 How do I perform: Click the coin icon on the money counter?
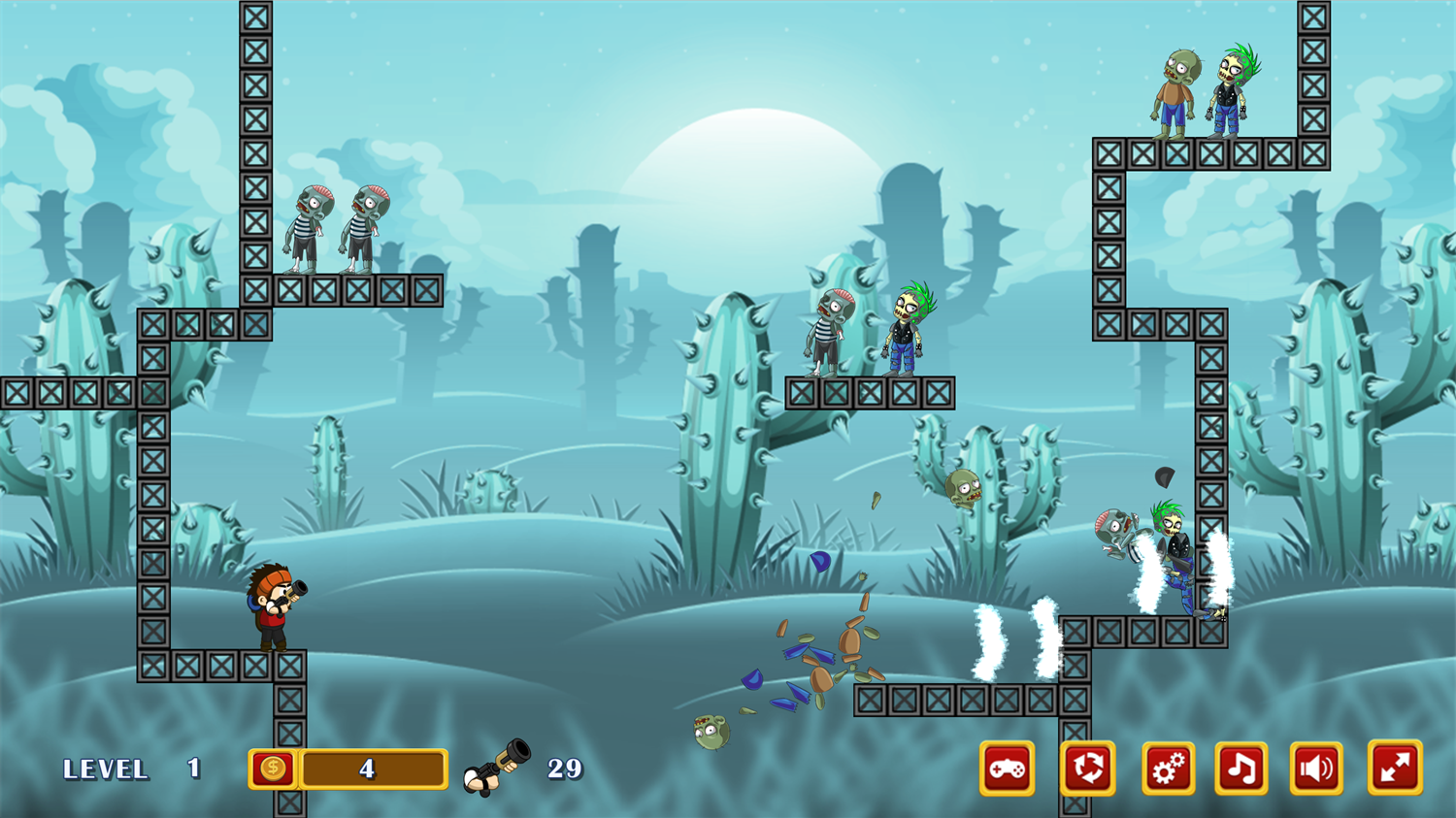point(274,768)
